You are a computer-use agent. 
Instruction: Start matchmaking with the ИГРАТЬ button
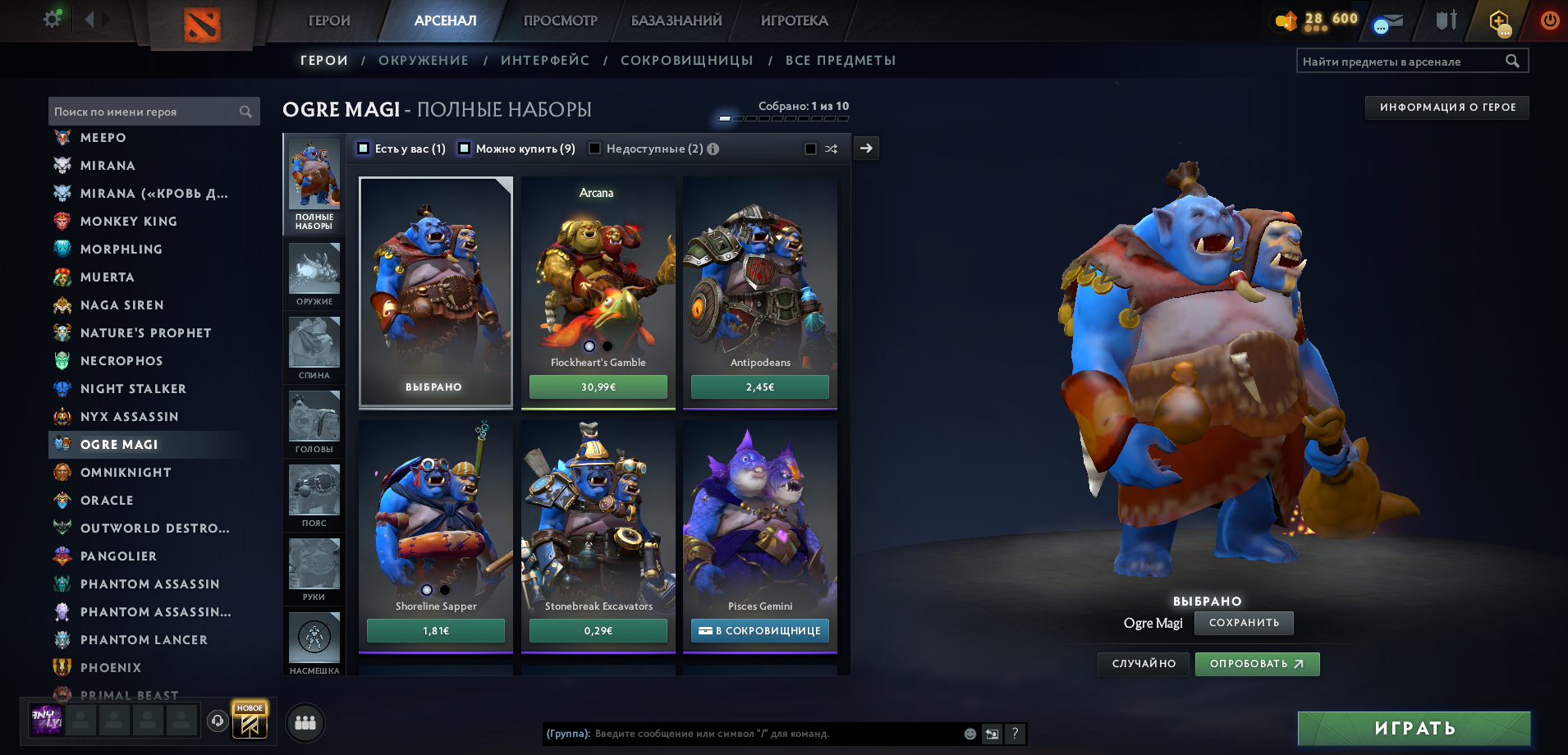click(1414, 728)
